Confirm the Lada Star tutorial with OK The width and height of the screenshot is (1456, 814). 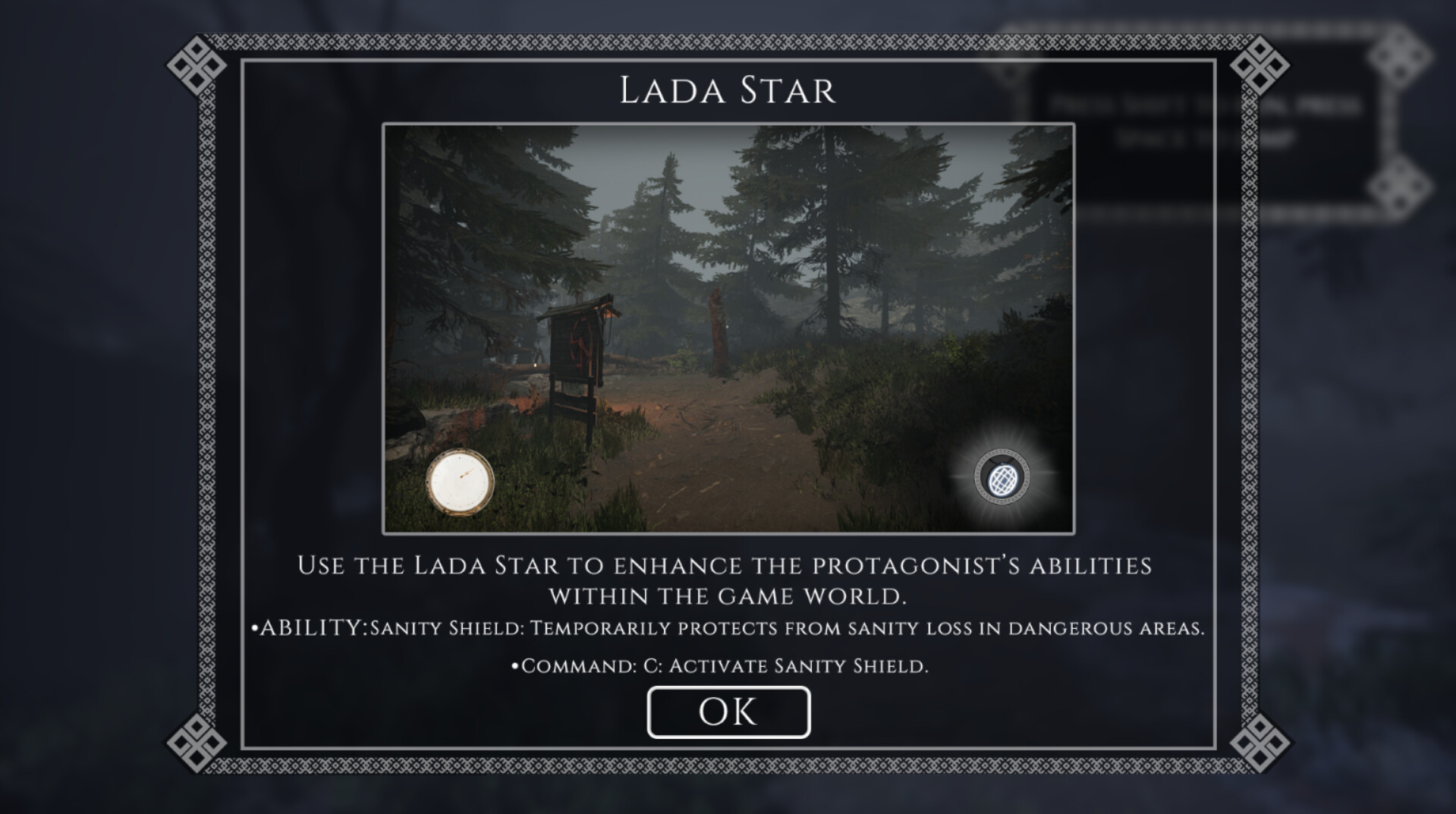point(728,712)
